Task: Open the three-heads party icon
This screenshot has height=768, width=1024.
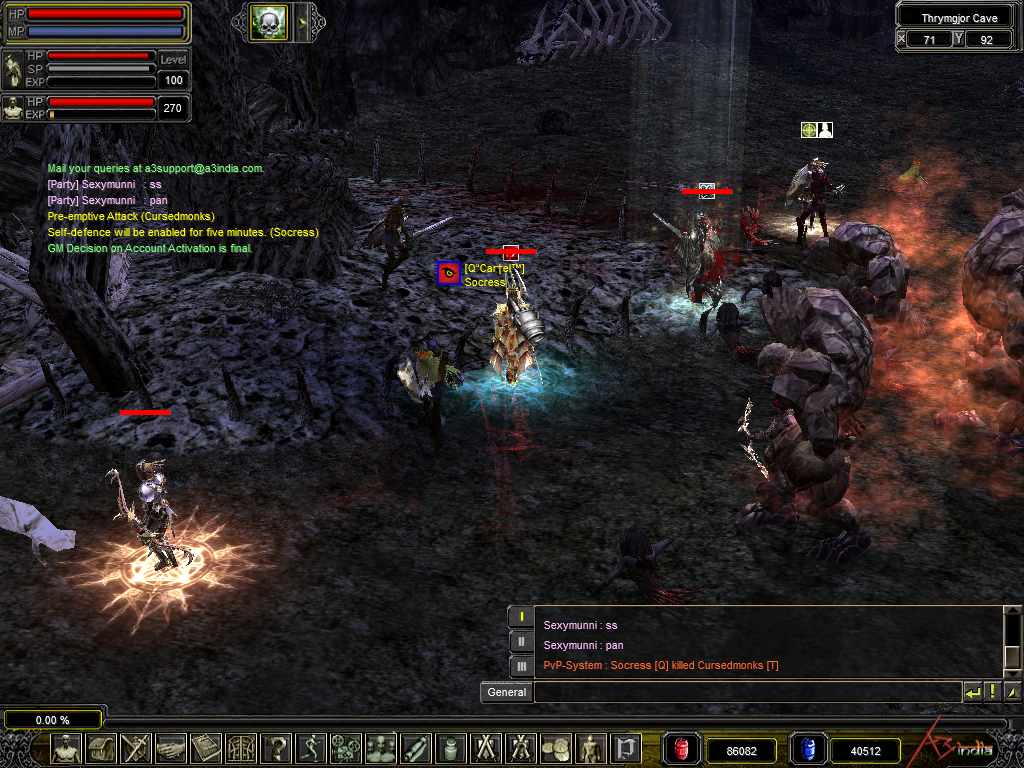Action: click(x=381, y=748)
